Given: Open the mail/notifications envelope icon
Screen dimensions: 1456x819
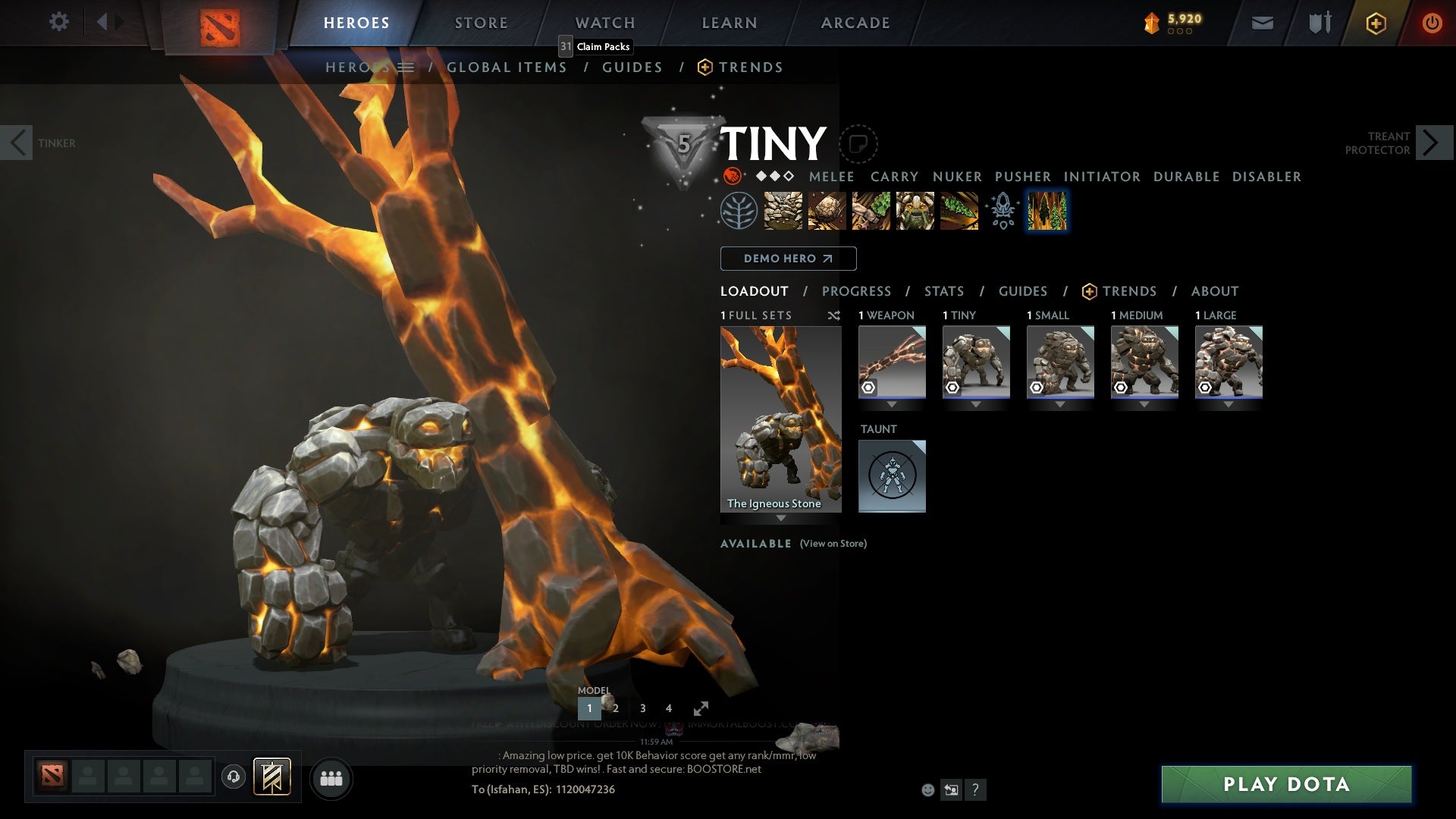Looking at the screenshot, I should pos(1261,23).
